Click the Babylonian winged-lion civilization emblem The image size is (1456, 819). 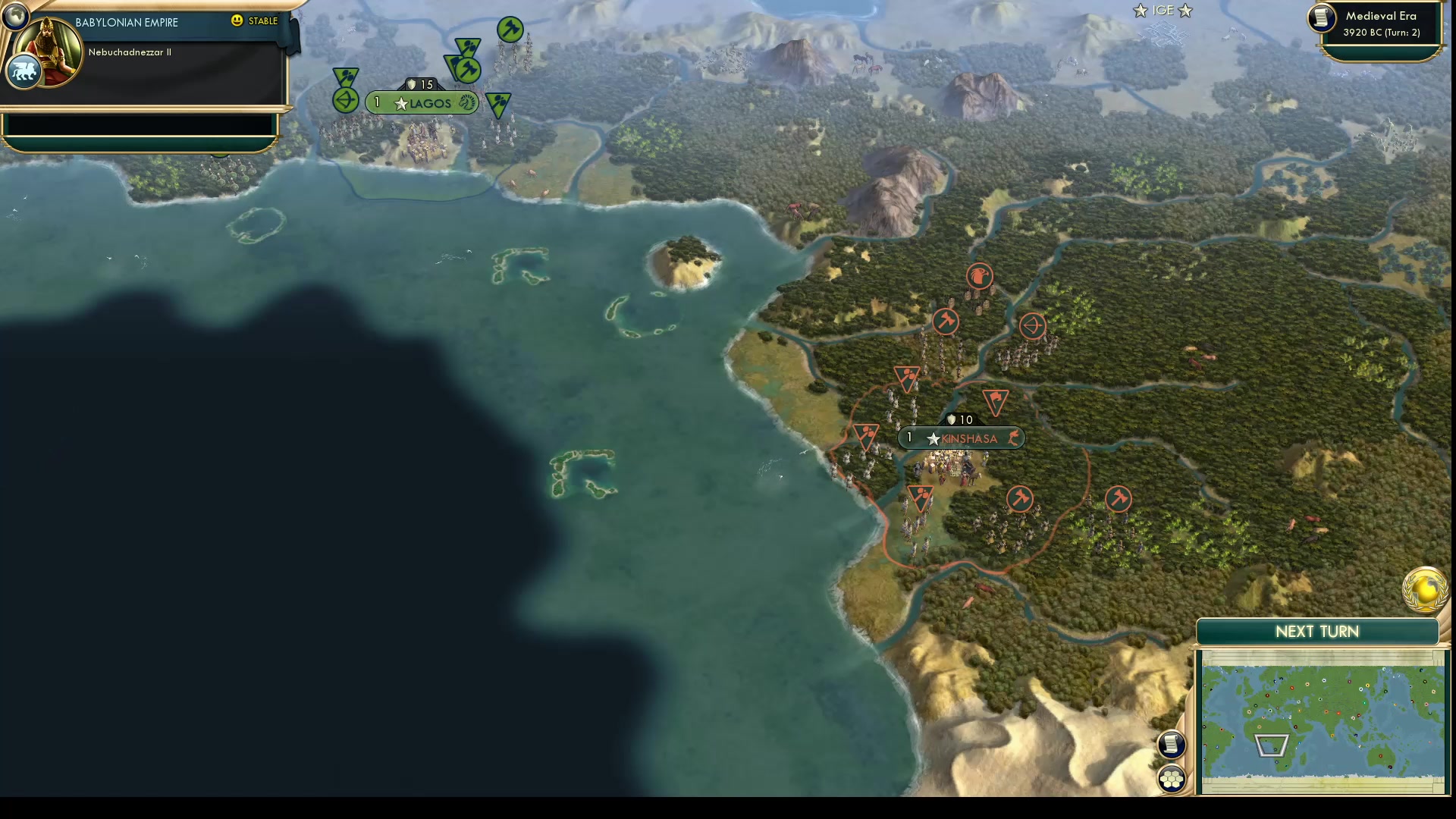[23, 71]
